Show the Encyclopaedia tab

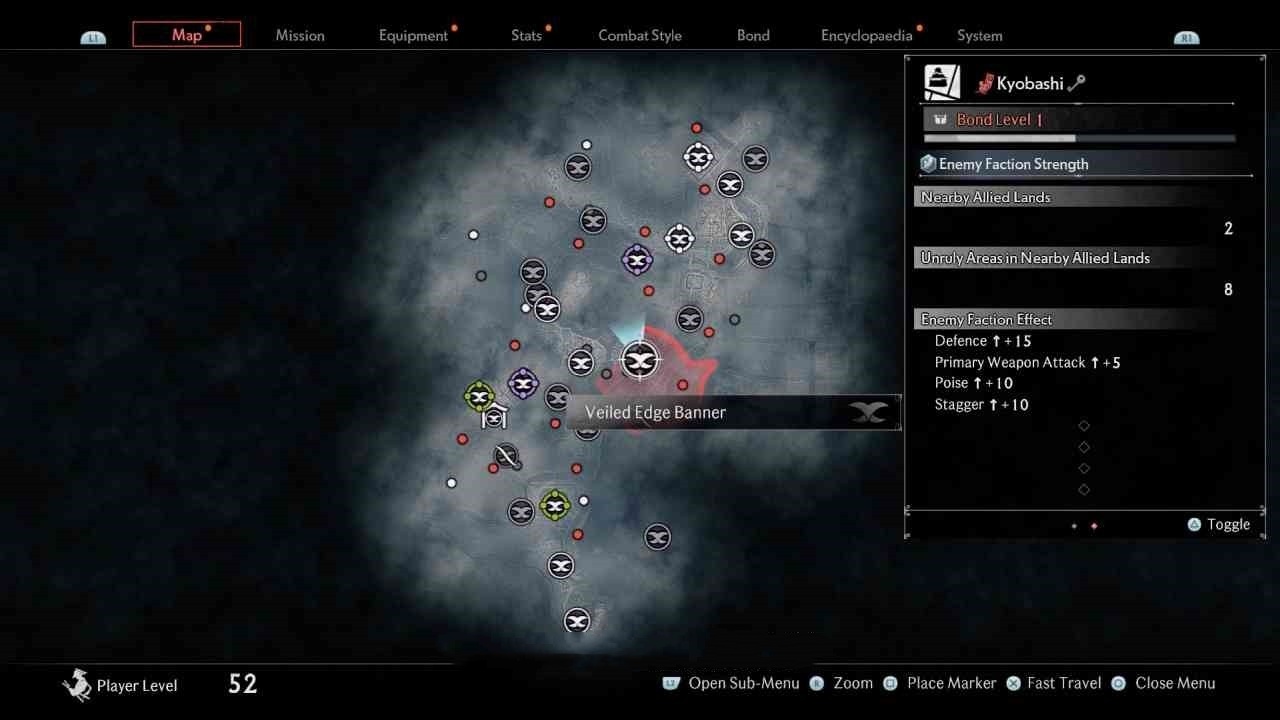(x=866, y=35)
